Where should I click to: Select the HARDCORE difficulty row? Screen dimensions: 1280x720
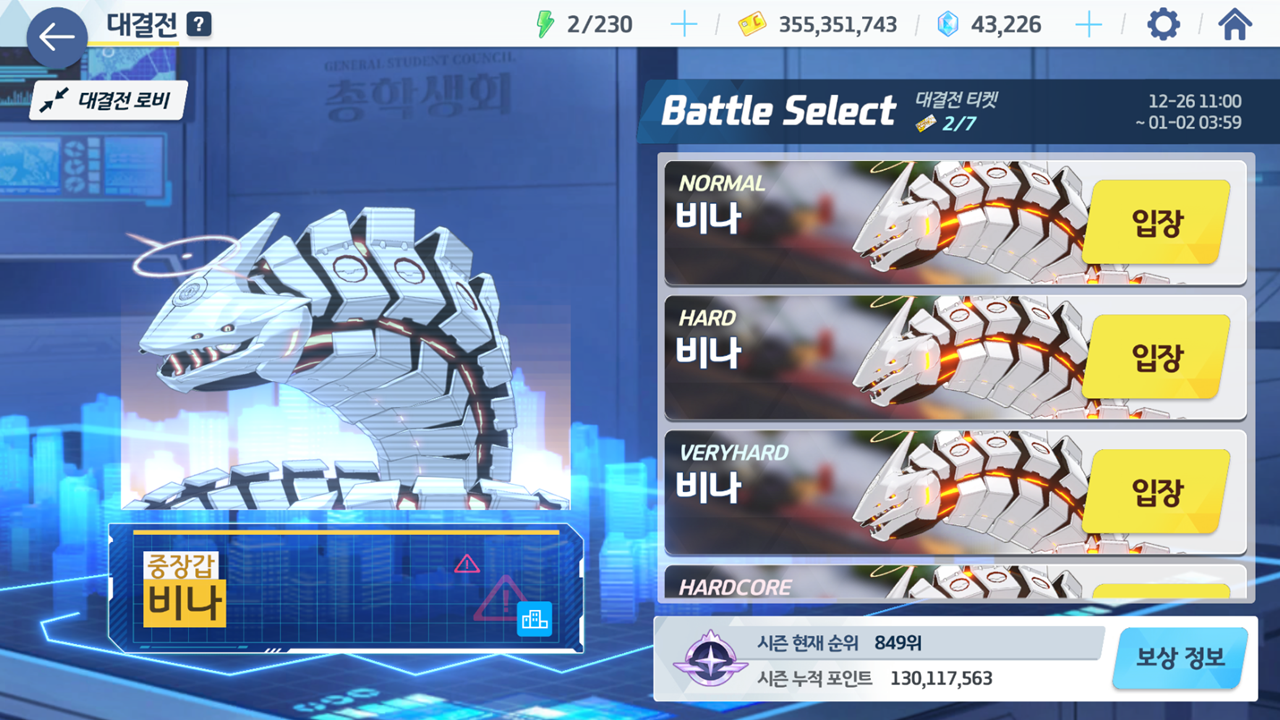click(x=955, y=584)
